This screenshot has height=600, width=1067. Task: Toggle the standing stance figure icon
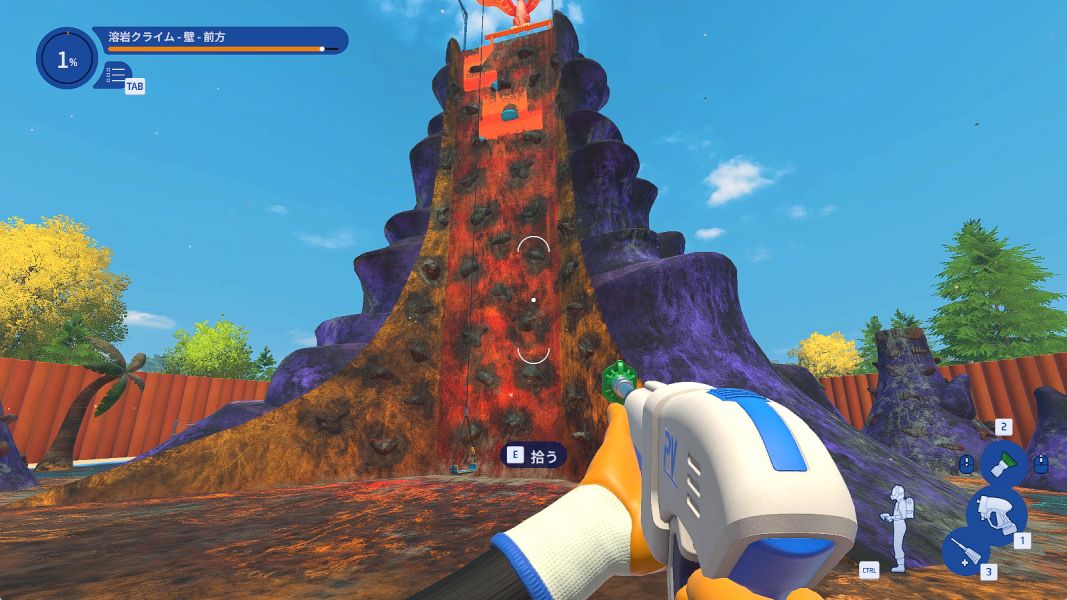(898, 527)
